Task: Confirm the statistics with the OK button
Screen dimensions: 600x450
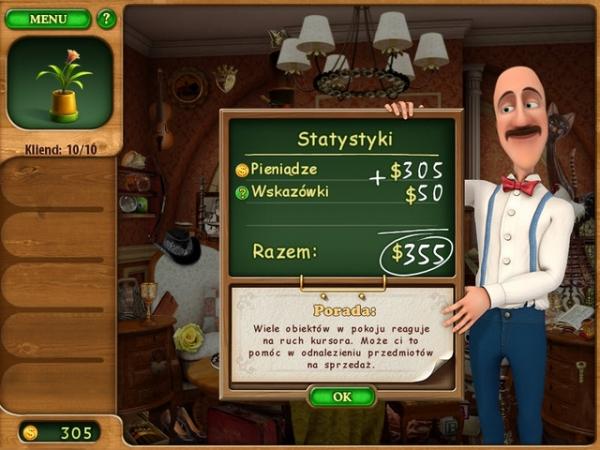Action: [342, 397]
